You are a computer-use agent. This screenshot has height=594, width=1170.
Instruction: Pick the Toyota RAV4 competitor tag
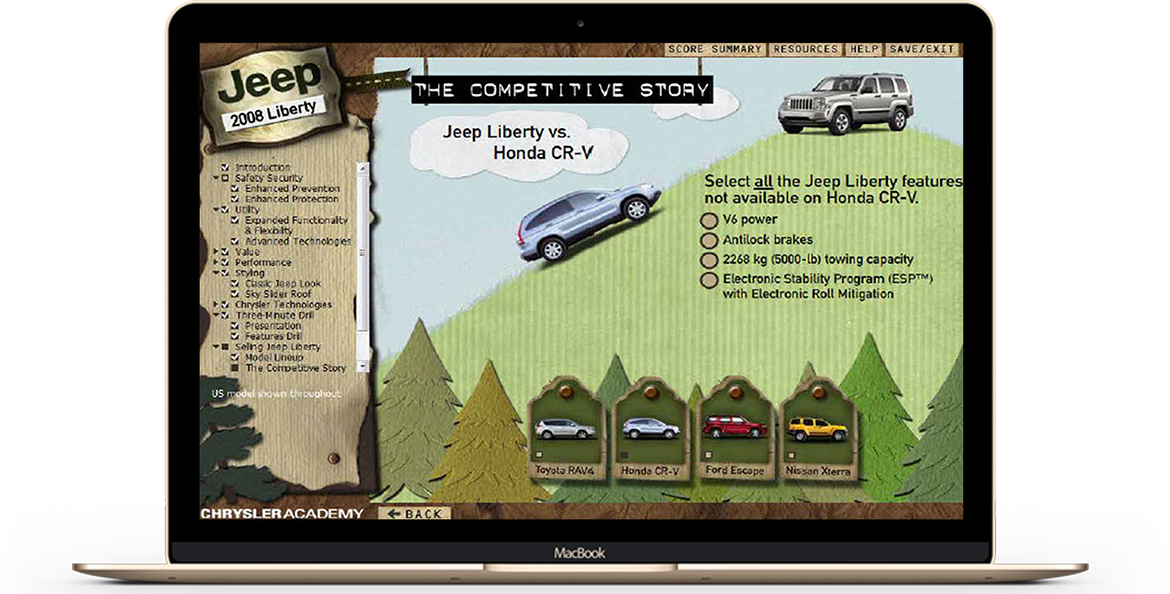click(564, 435)
